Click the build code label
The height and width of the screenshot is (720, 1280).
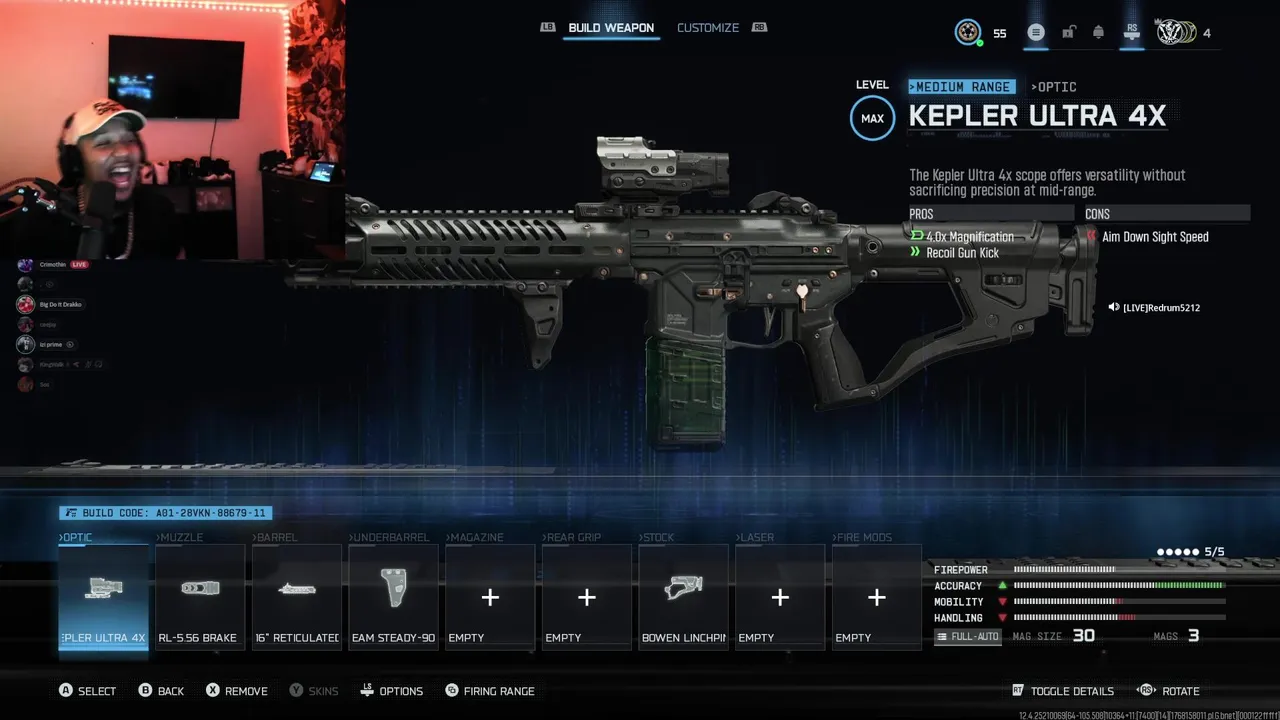(x=165, y=513)
